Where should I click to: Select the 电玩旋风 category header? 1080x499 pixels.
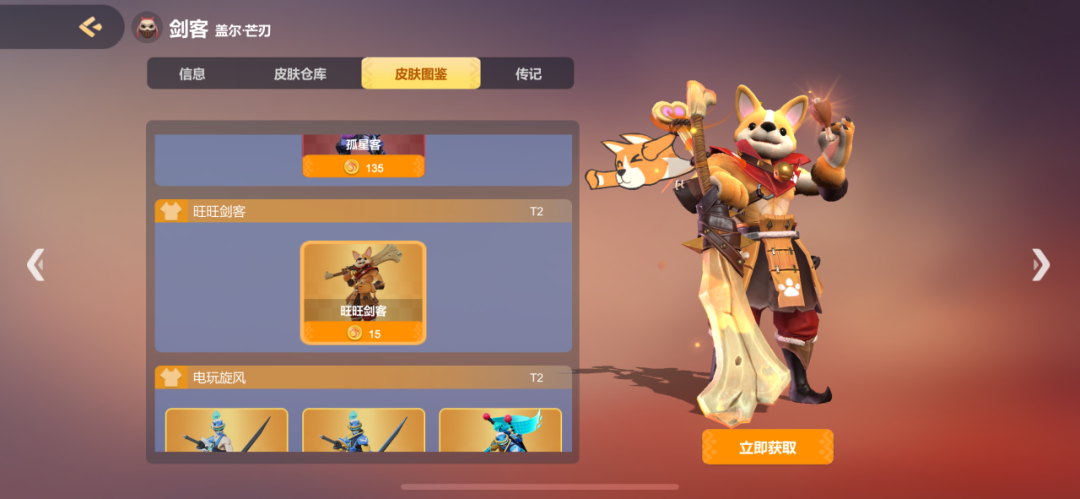(363, 377)
